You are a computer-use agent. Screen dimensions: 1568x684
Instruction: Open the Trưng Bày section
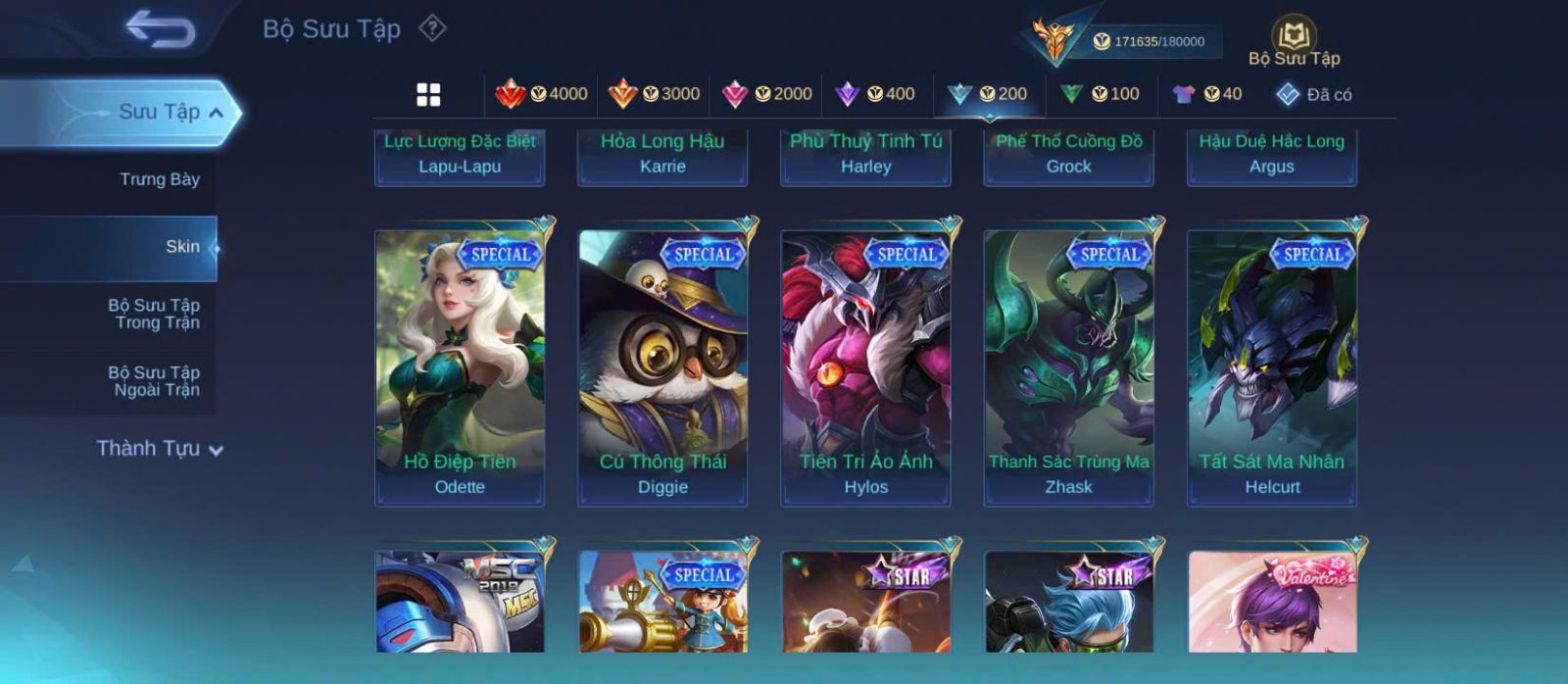(x=159, y=179)
